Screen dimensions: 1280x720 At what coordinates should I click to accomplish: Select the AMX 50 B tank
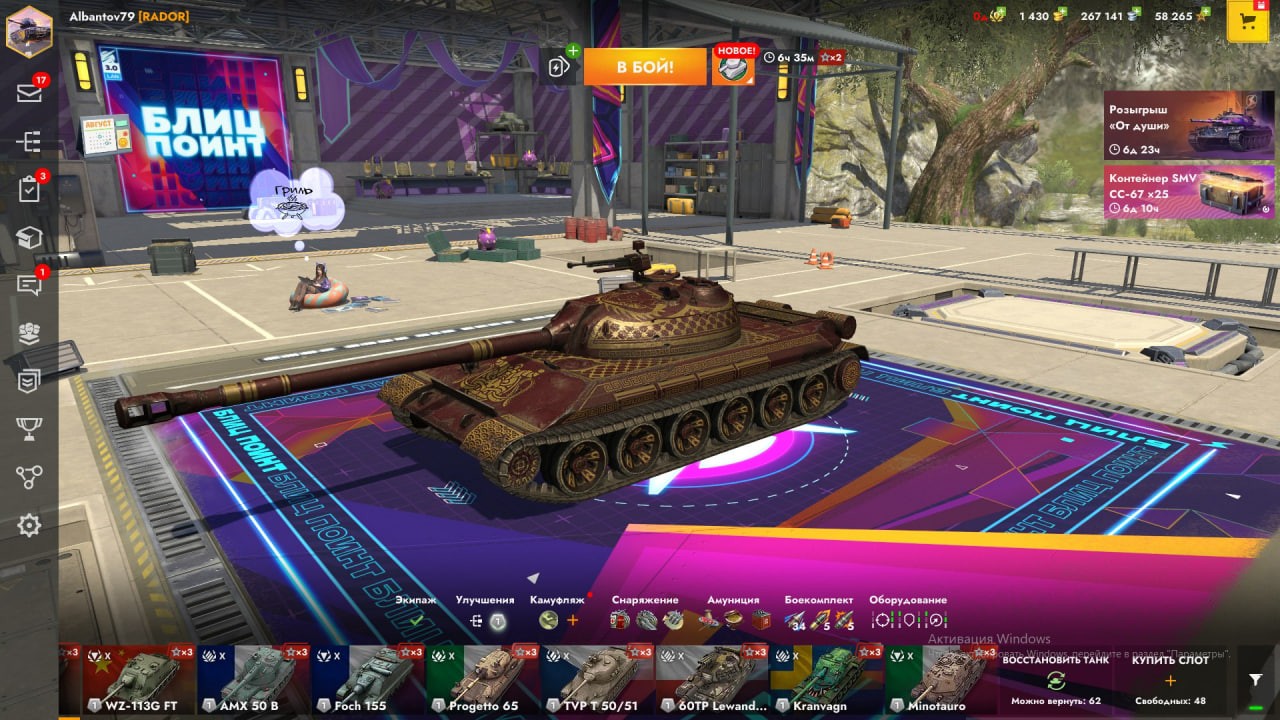point(254,678)
